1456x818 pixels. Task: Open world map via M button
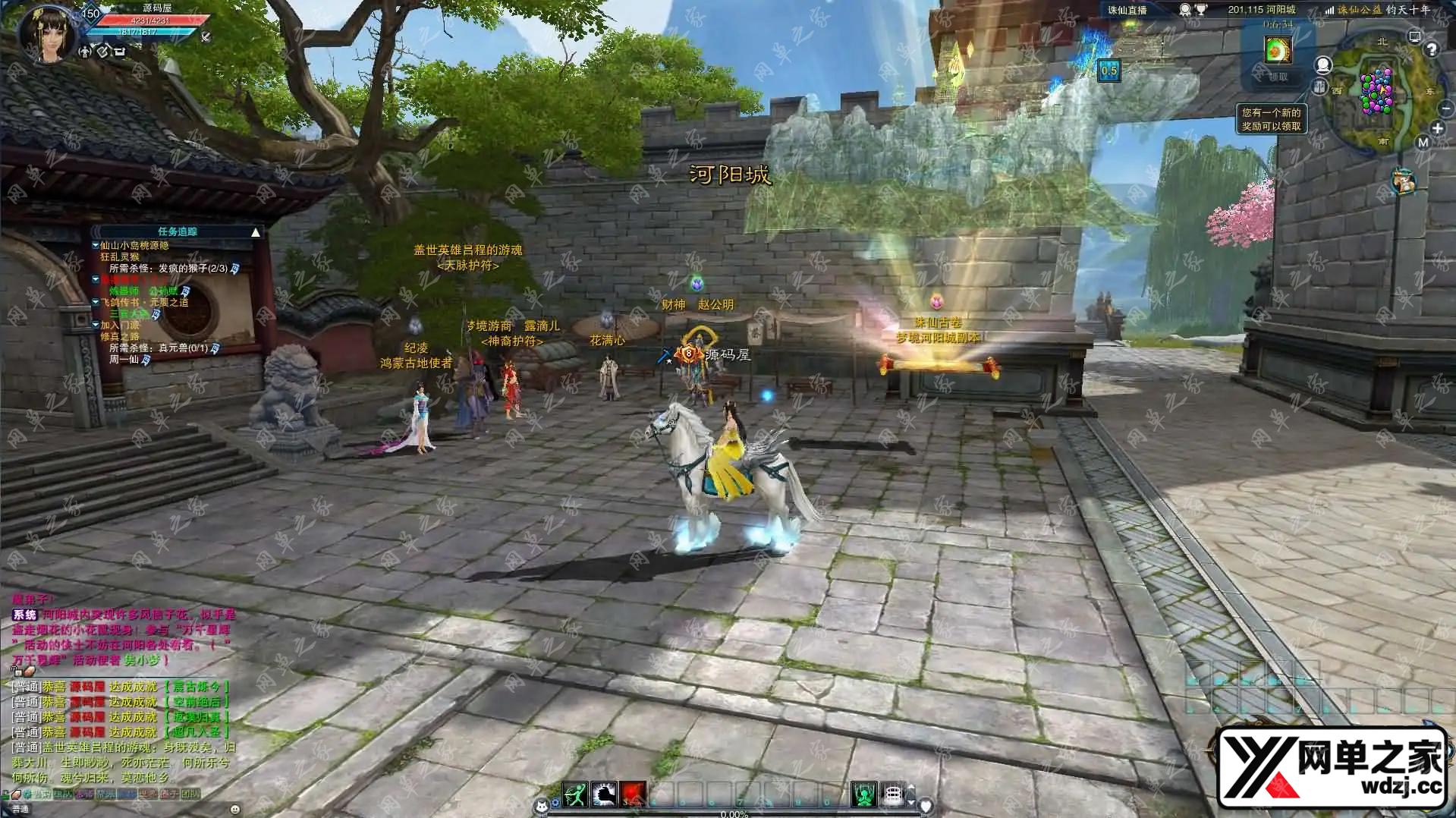(1423, 143)
